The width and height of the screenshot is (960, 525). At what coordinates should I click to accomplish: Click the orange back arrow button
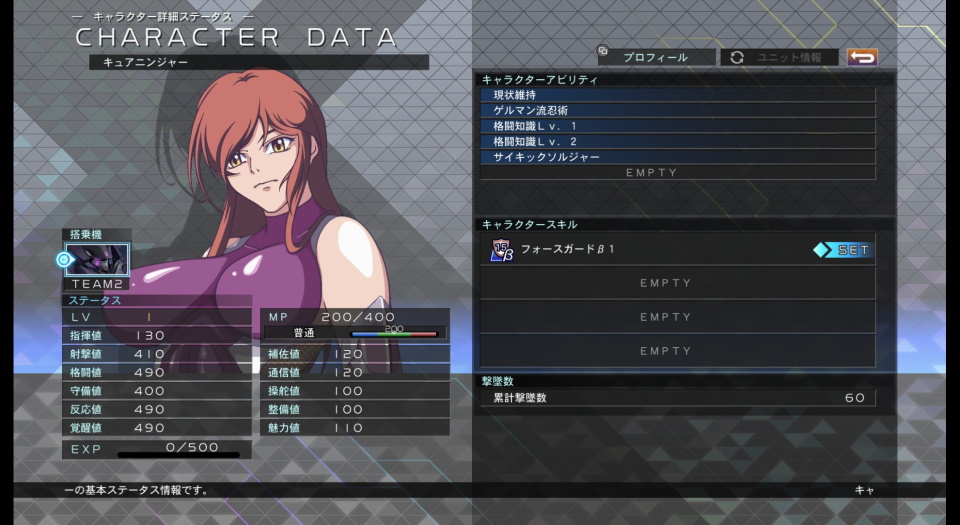coord(861,57)
